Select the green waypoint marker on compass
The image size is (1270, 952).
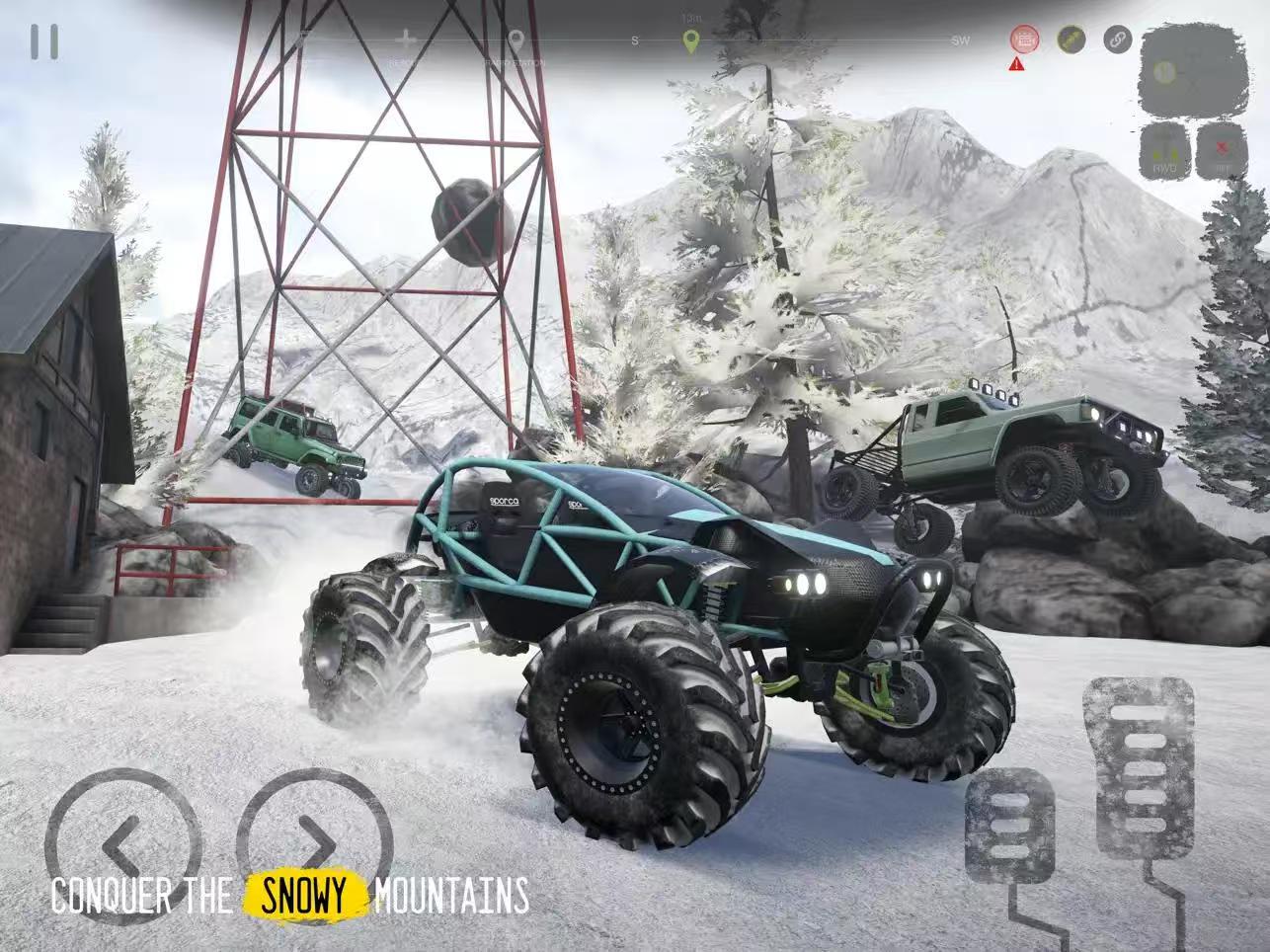click(690, 41)
